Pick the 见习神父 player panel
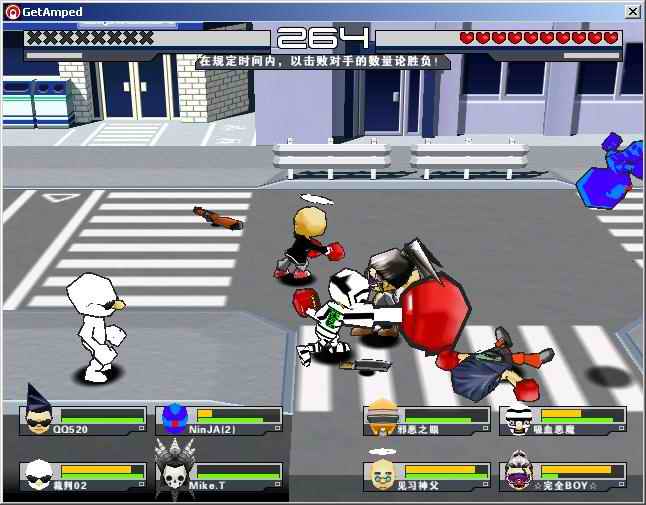 [x=426, y=476]
